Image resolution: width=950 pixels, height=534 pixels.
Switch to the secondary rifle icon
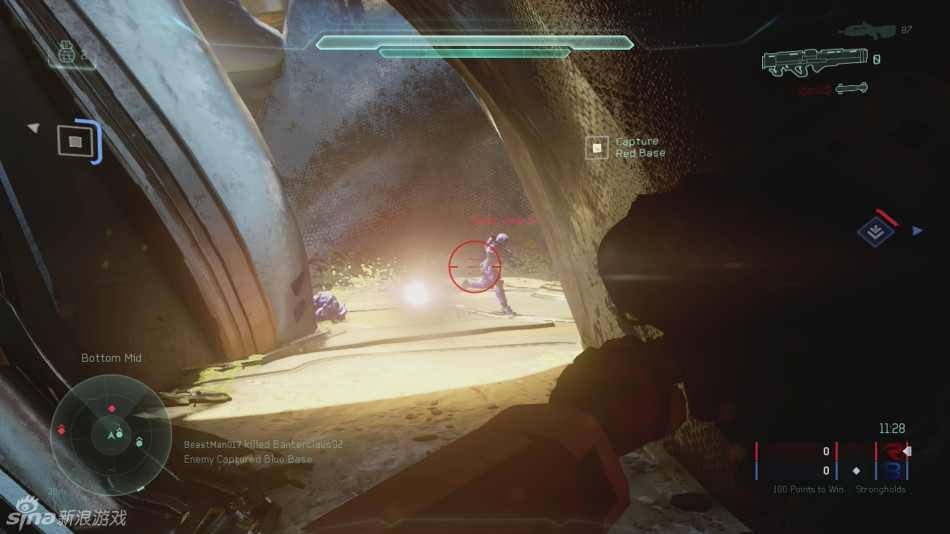tap(868, 31)
